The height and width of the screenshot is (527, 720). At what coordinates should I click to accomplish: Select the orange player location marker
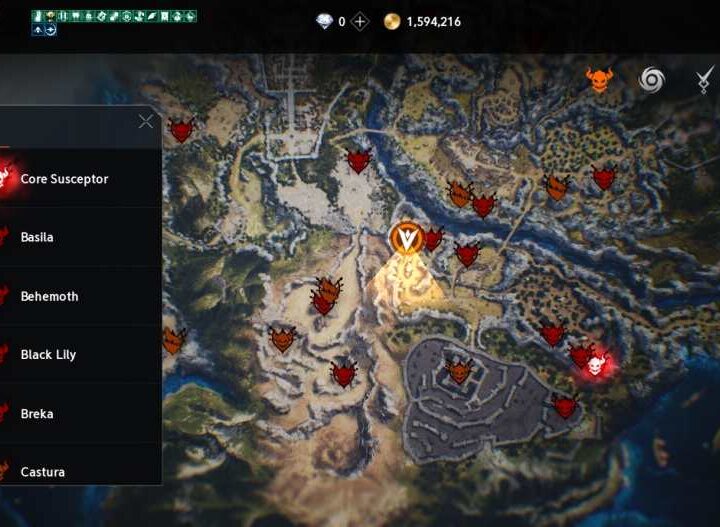click(406, 236)
